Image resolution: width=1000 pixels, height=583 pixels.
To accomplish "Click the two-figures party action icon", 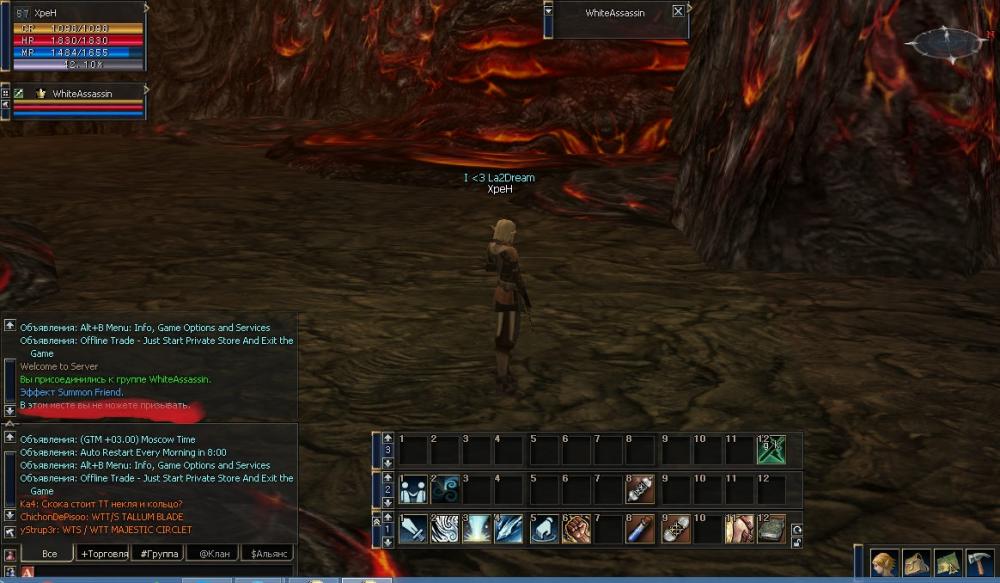I will point(413,489).
